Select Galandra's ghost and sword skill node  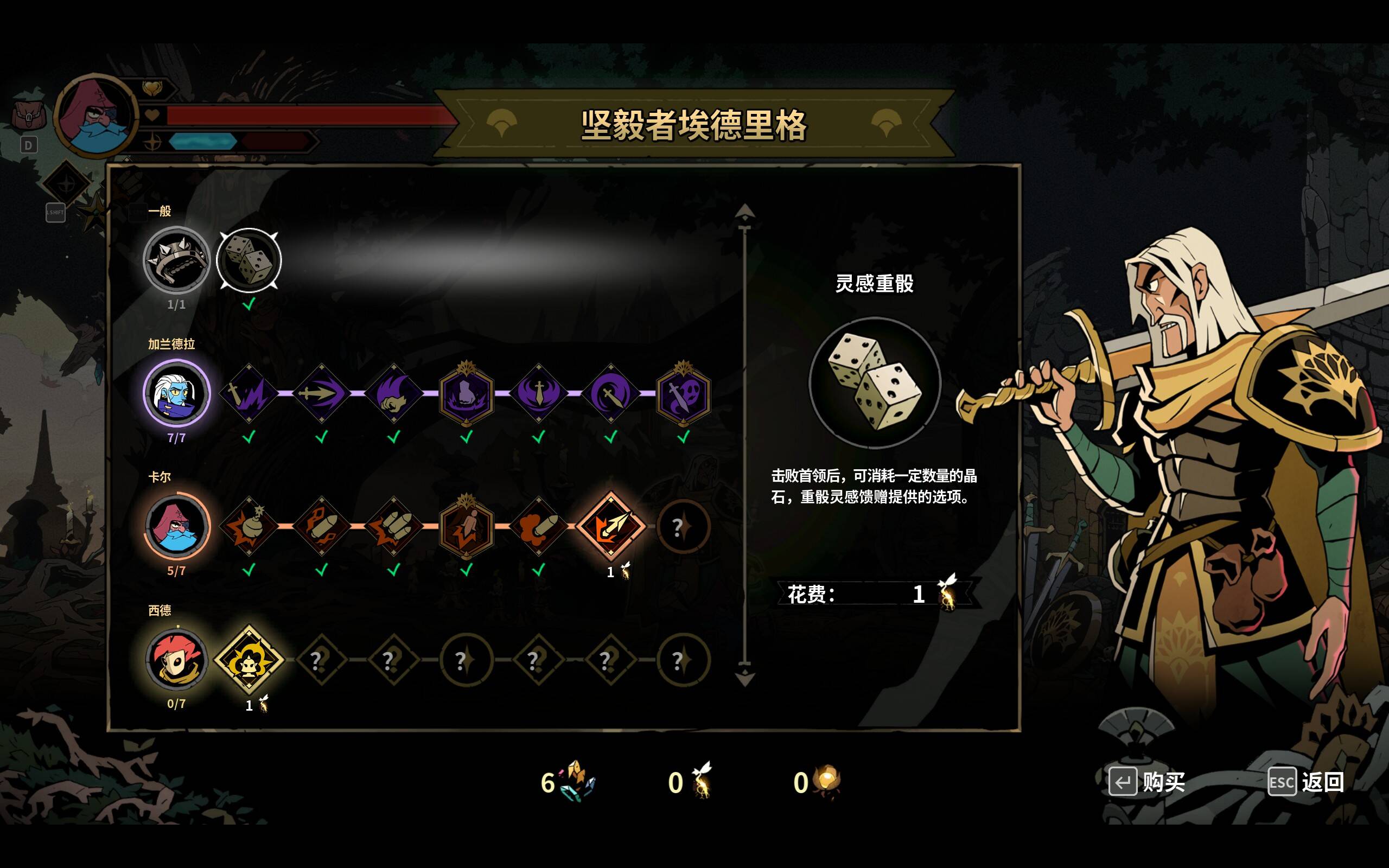(683, 393)
